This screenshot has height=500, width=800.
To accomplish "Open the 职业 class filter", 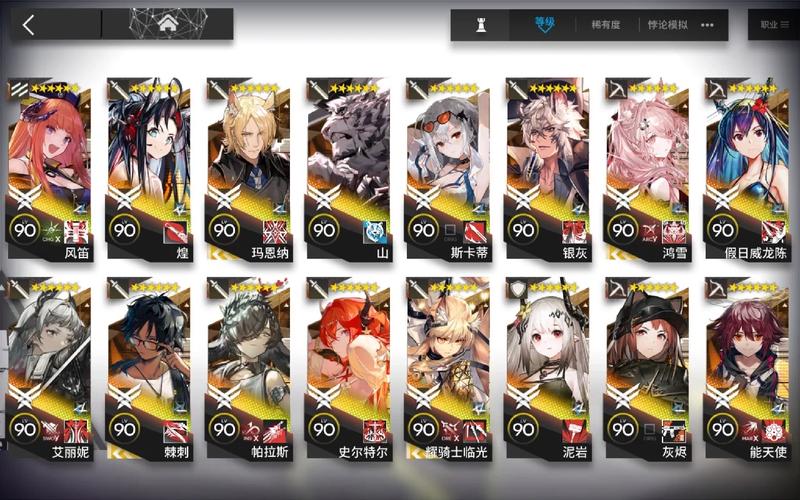I will point(772,25).
